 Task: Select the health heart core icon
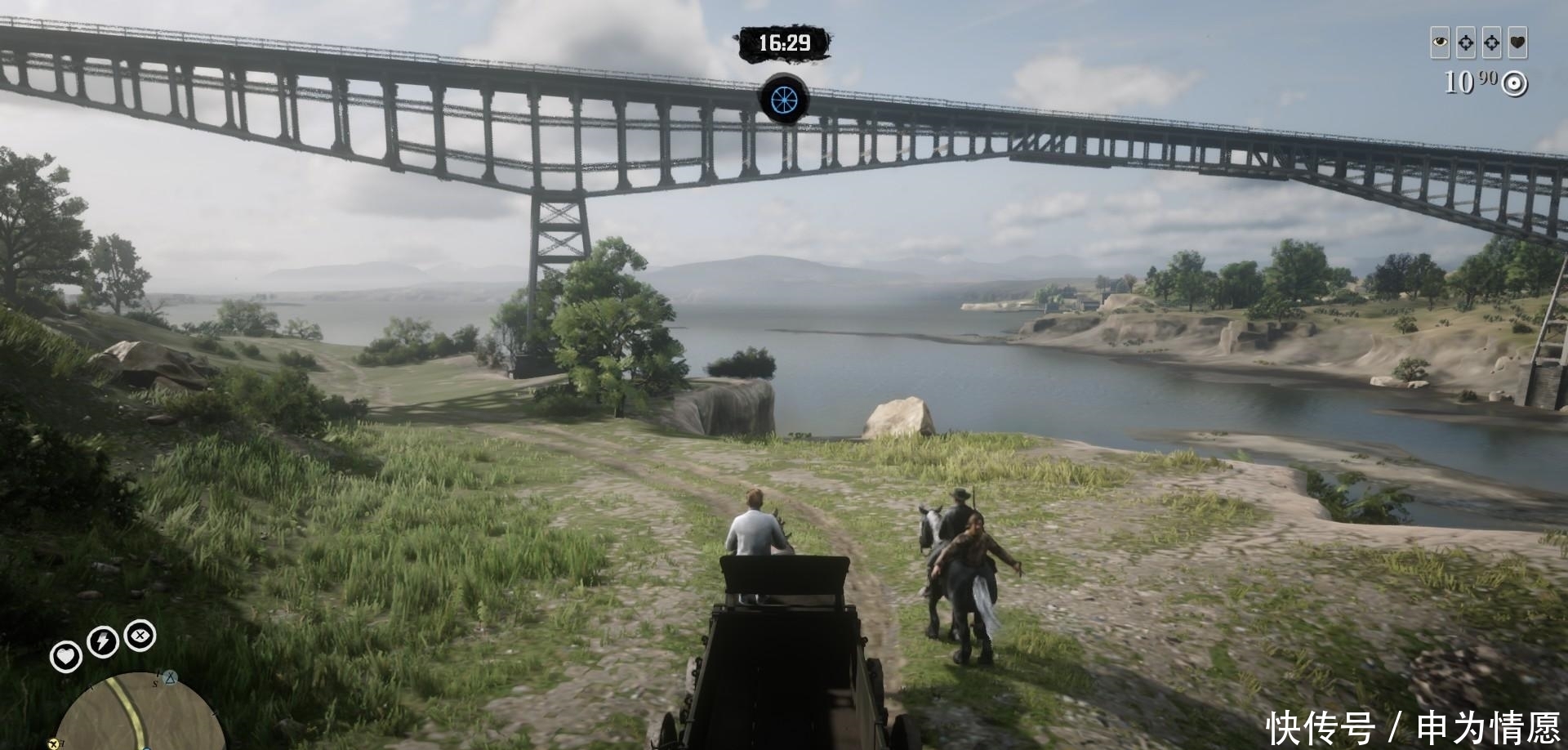coord(65,656)
